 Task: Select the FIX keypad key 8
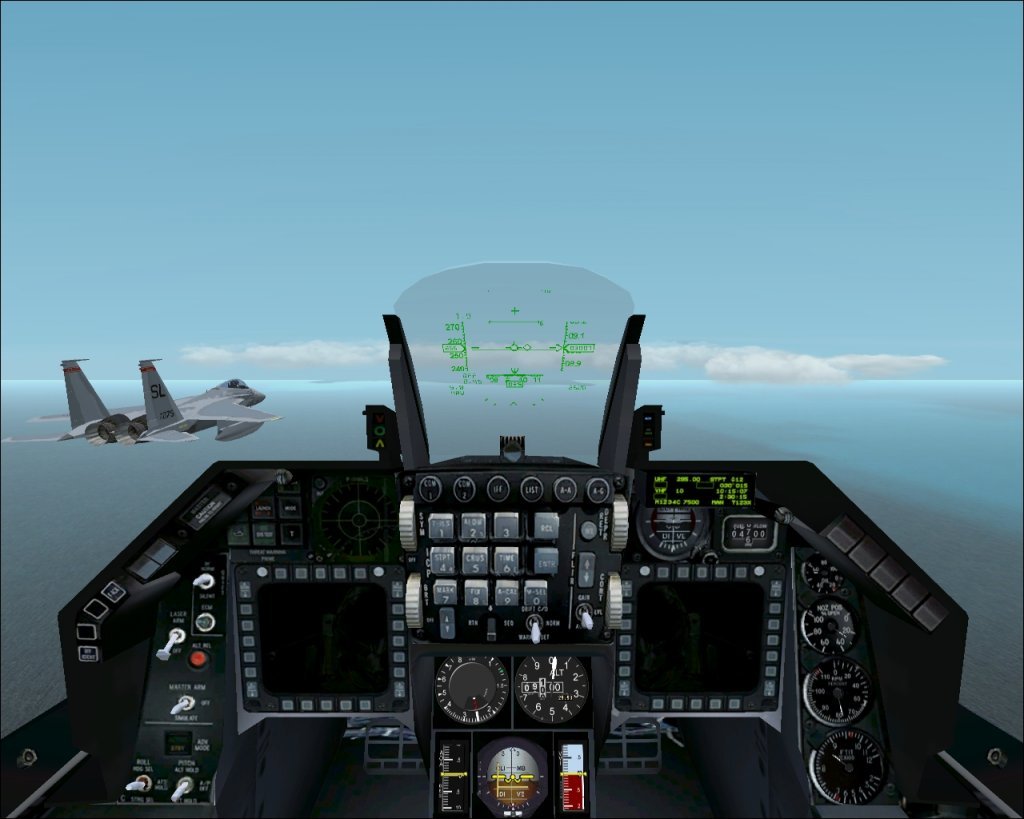[476, 592]
